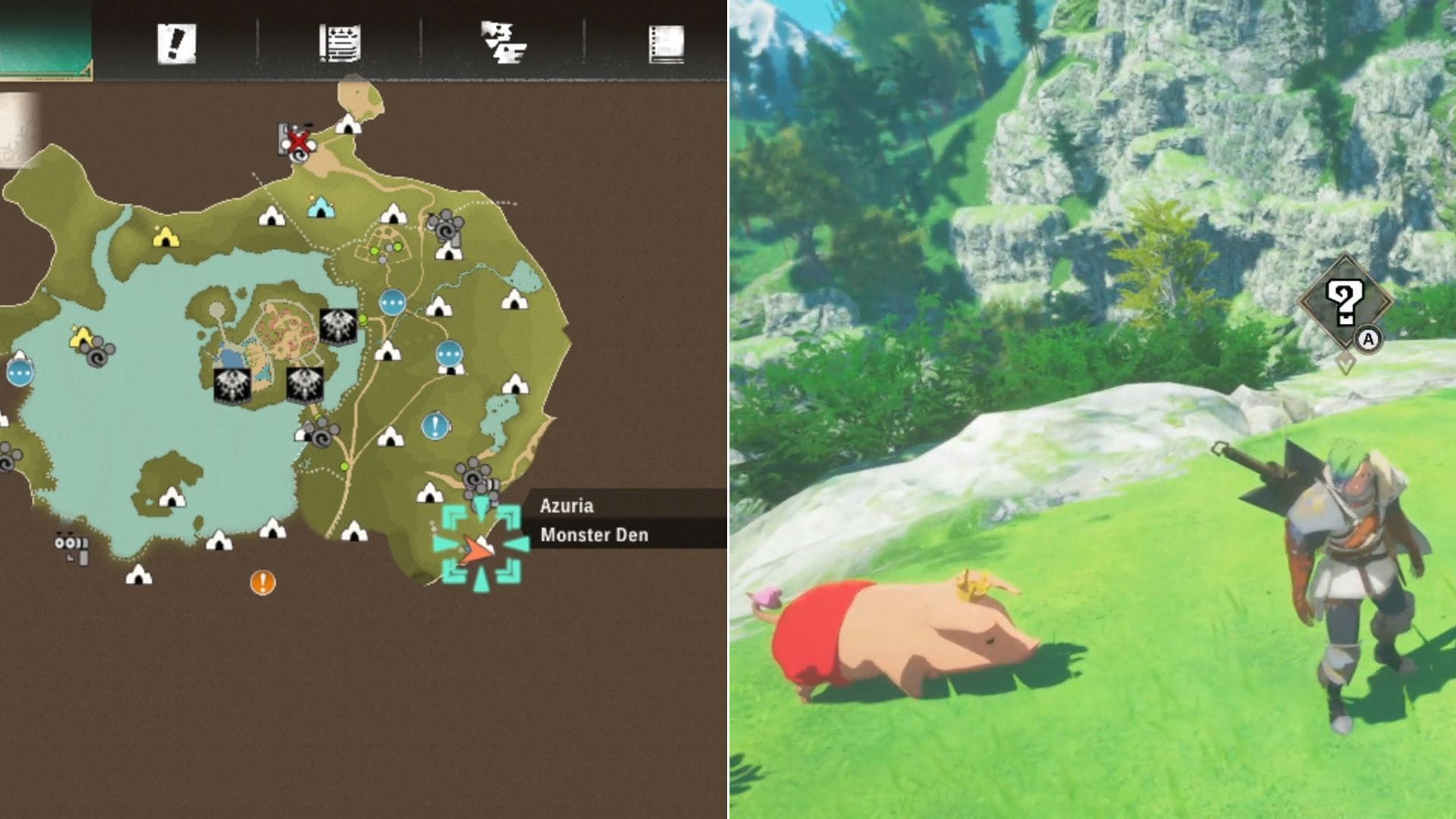Click the blue exclamation quest marker
The height and width of the screenshot is (819, 1456).
(x=433, y=425)
